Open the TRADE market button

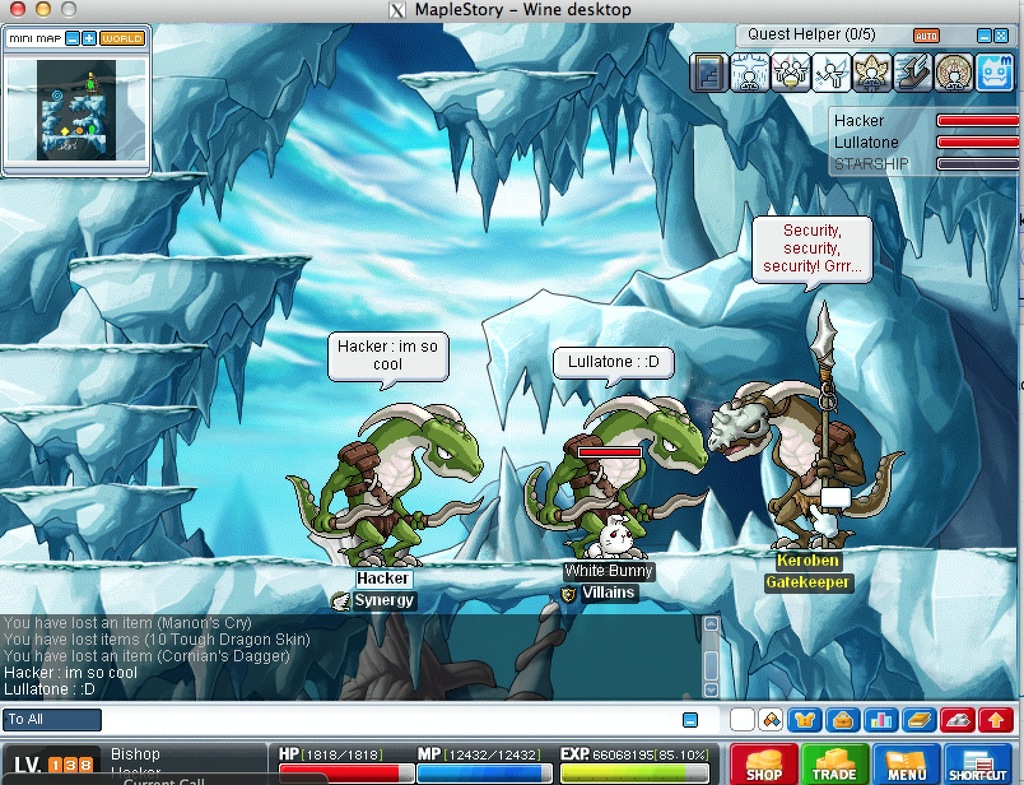(835, 764)
